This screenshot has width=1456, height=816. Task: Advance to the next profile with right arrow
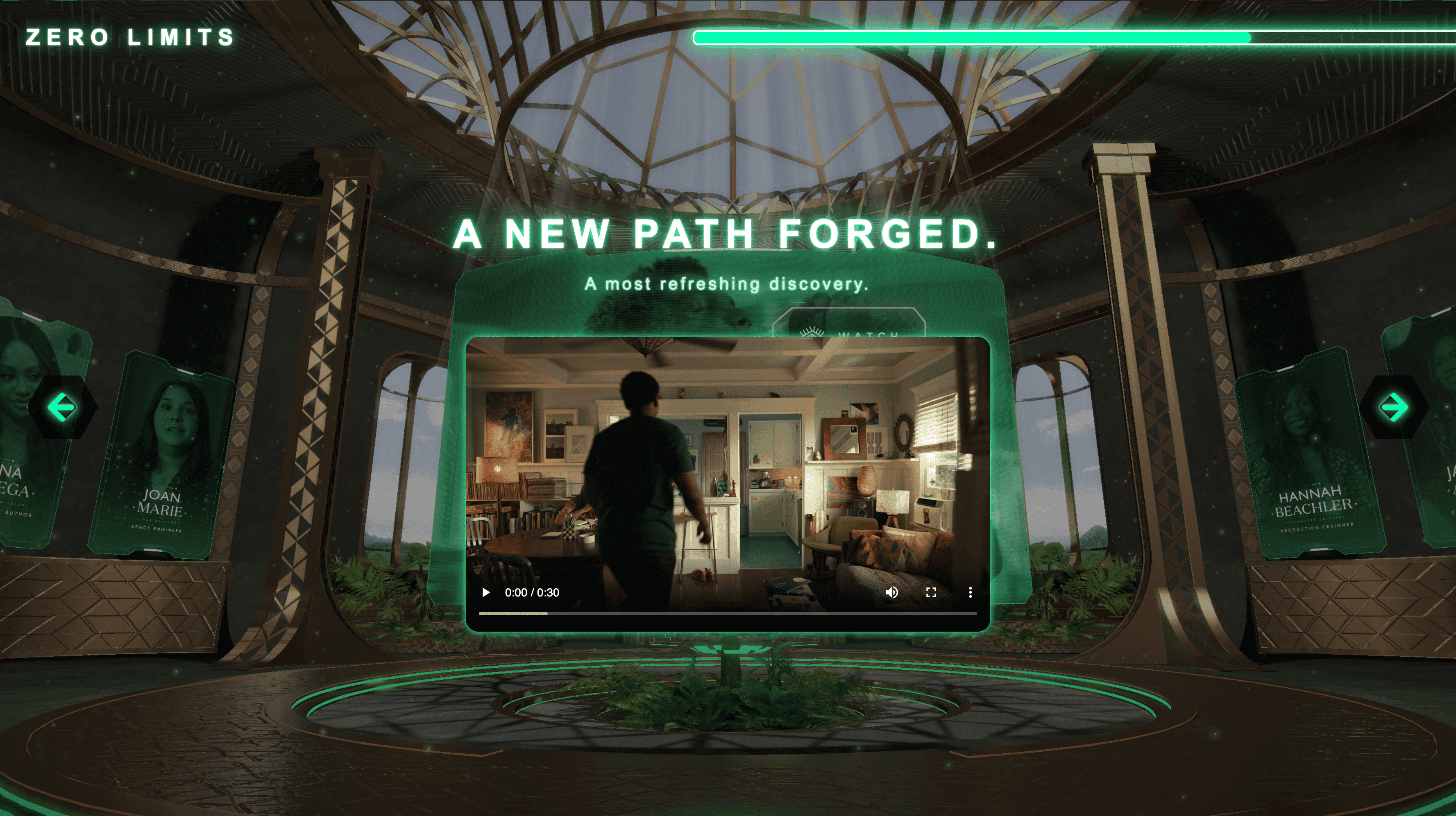point(1394,408)
